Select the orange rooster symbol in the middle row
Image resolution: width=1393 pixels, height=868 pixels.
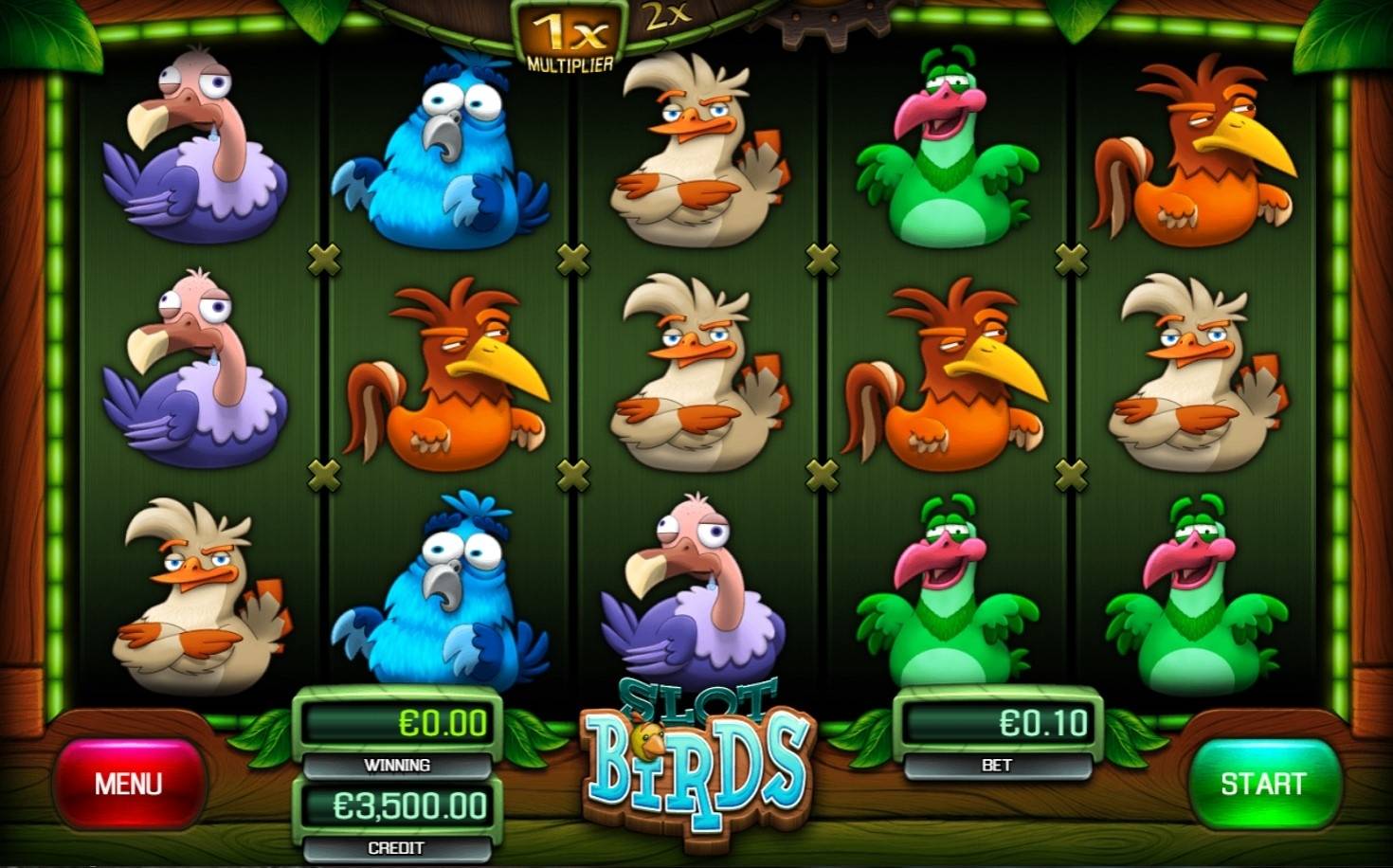[455, 370]
